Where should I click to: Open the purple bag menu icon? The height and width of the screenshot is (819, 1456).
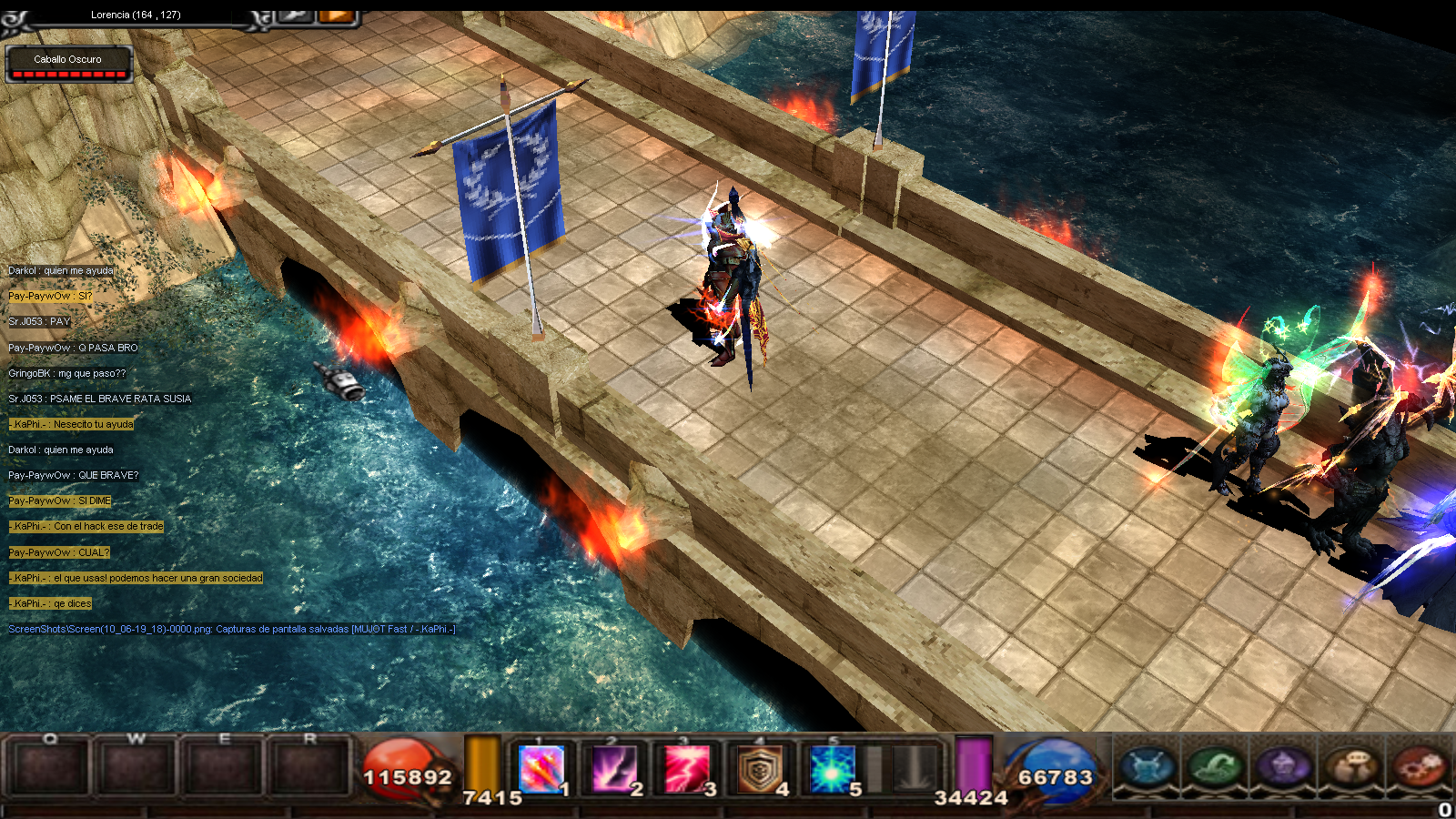(1283, 766)
